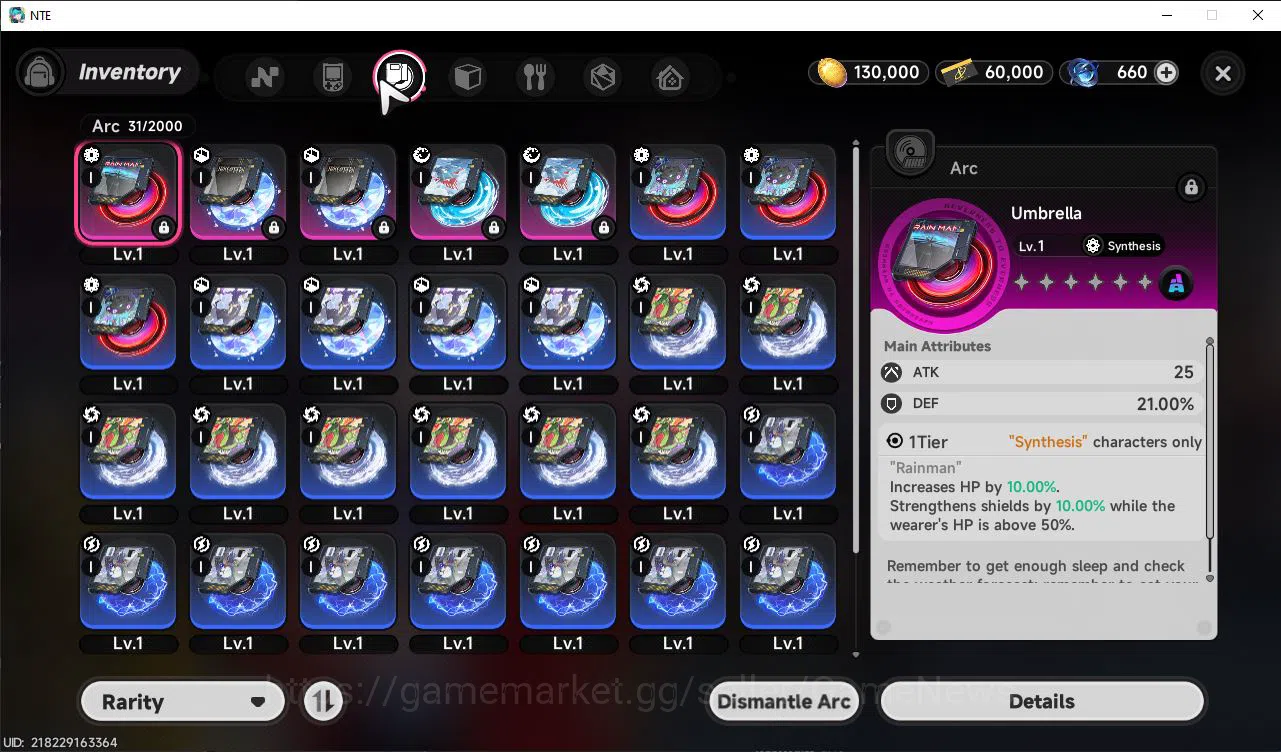
Task: Open the house furnishings category
Action: click(669, 76)
